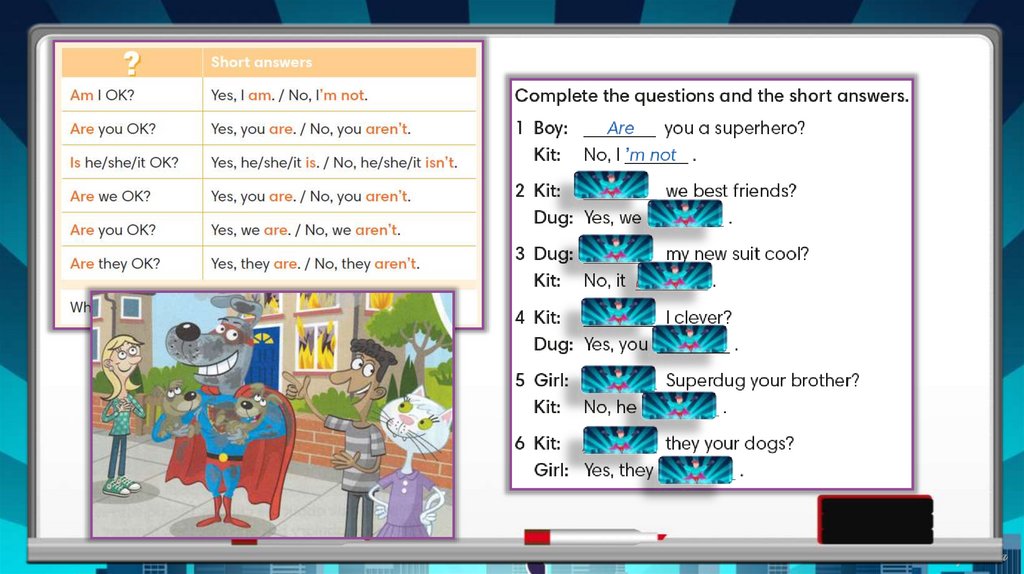The height and width of the screenshot is (574, 1024).
Task: Uncover the answer after "Yes, they"
Action: pos(695,469)
